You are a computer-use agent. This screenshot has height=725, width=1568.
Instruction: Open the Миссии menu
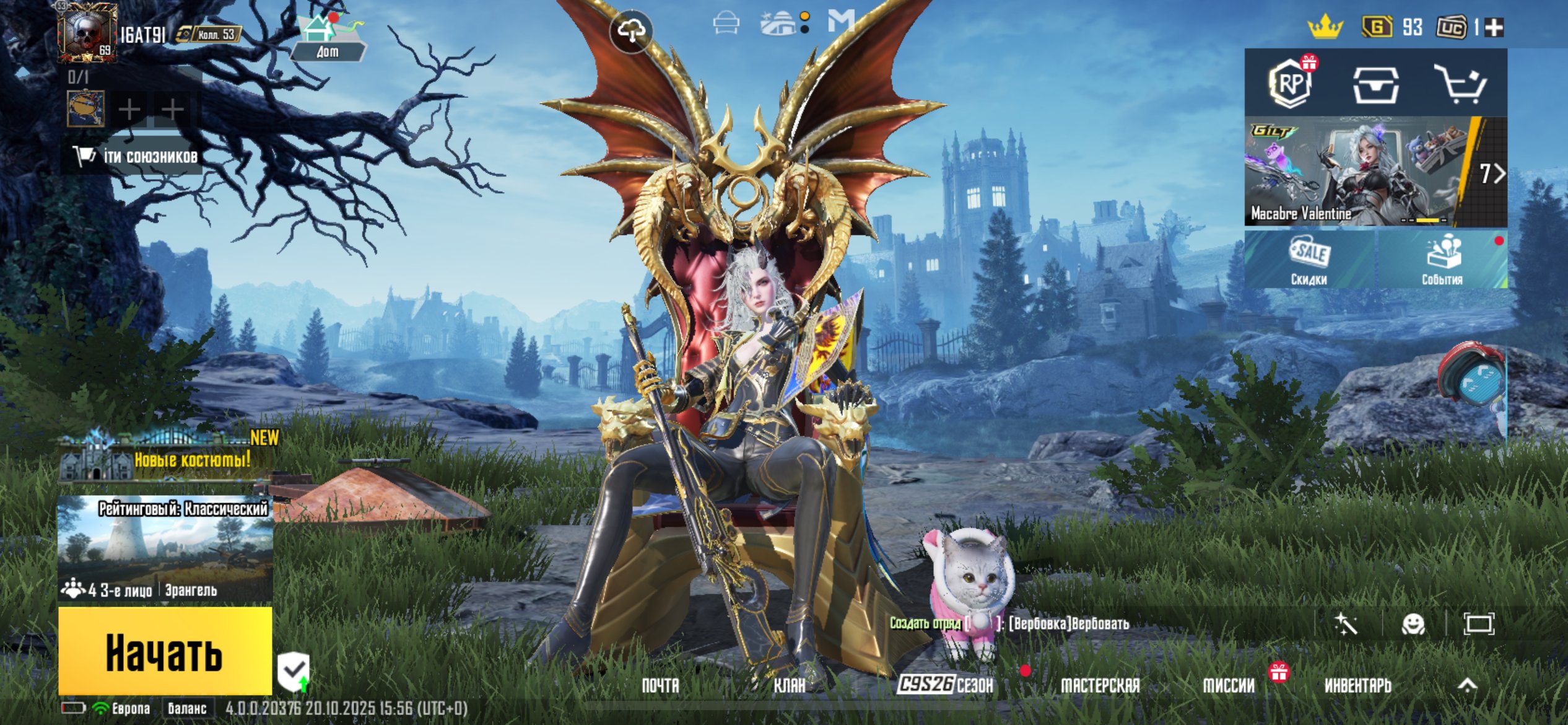coord(1229,685)
